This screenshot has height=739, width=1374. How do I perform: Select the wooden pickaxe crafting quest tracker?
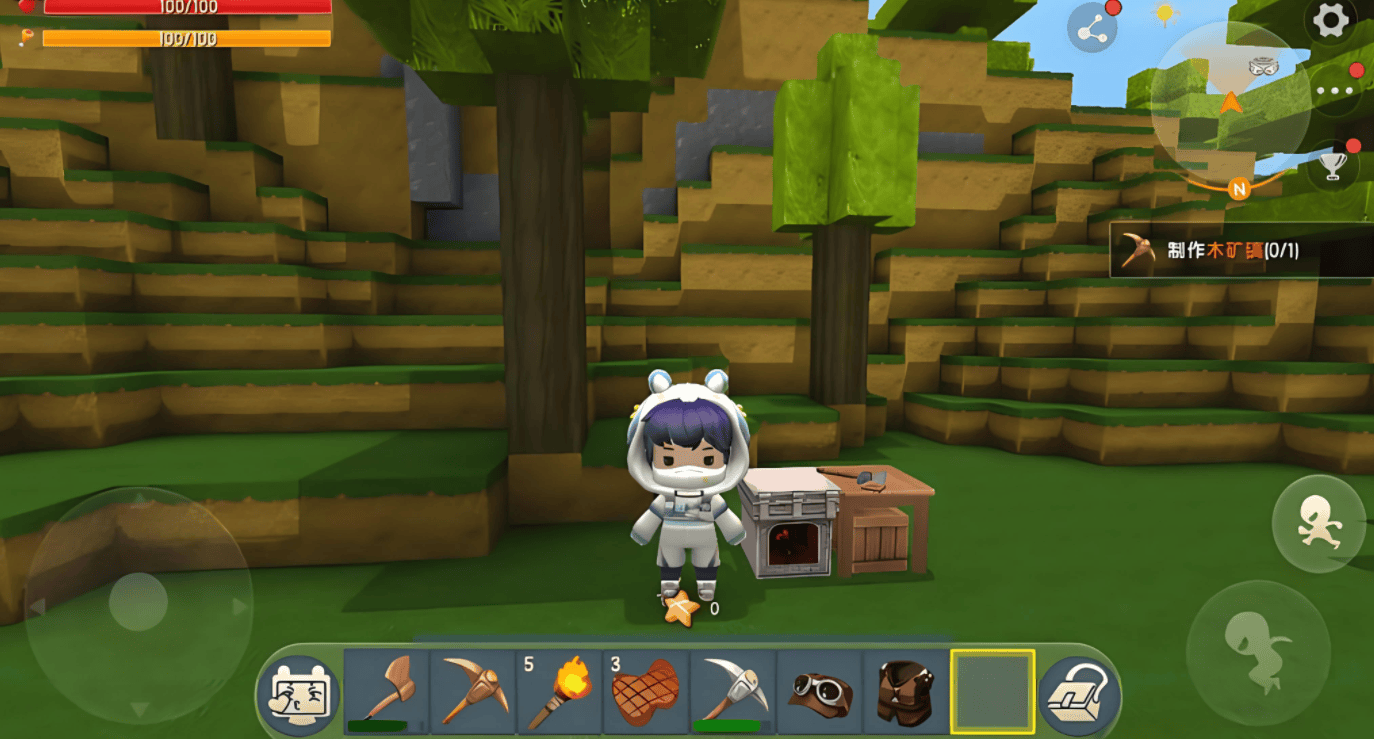[1241, 250]
